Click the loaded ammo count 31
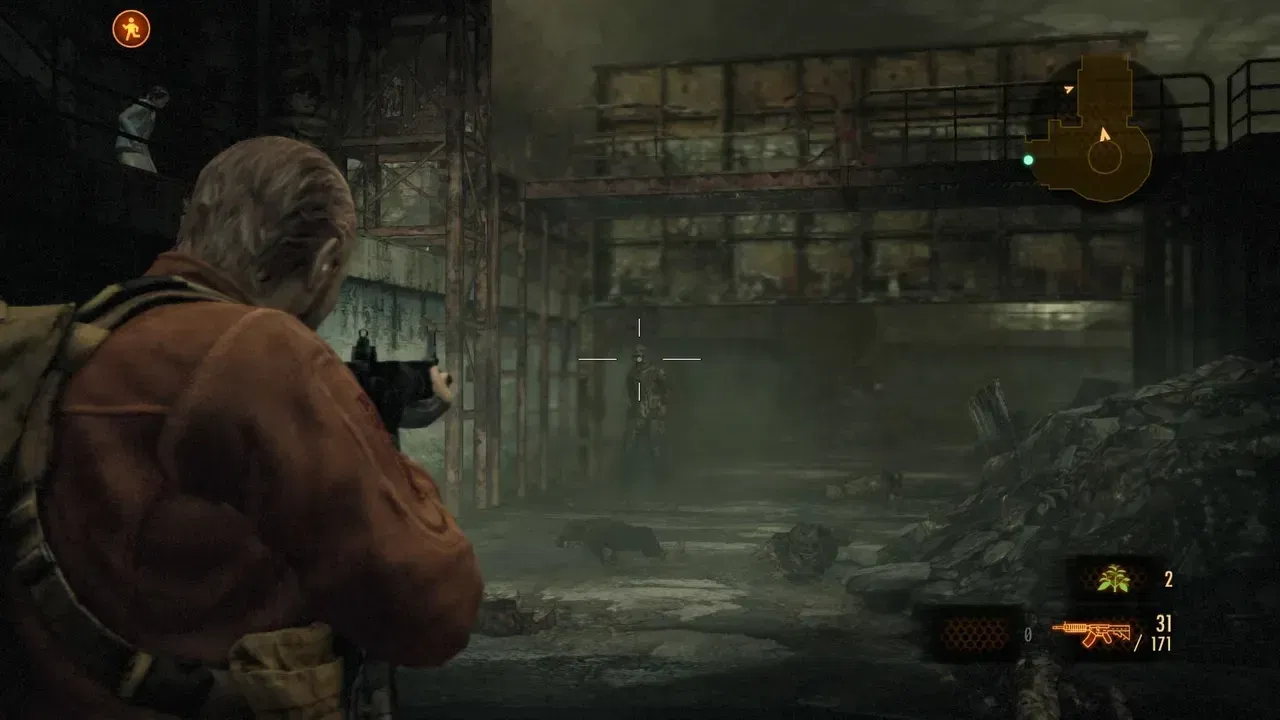 pyautogui.click(x=1163, y=623)
